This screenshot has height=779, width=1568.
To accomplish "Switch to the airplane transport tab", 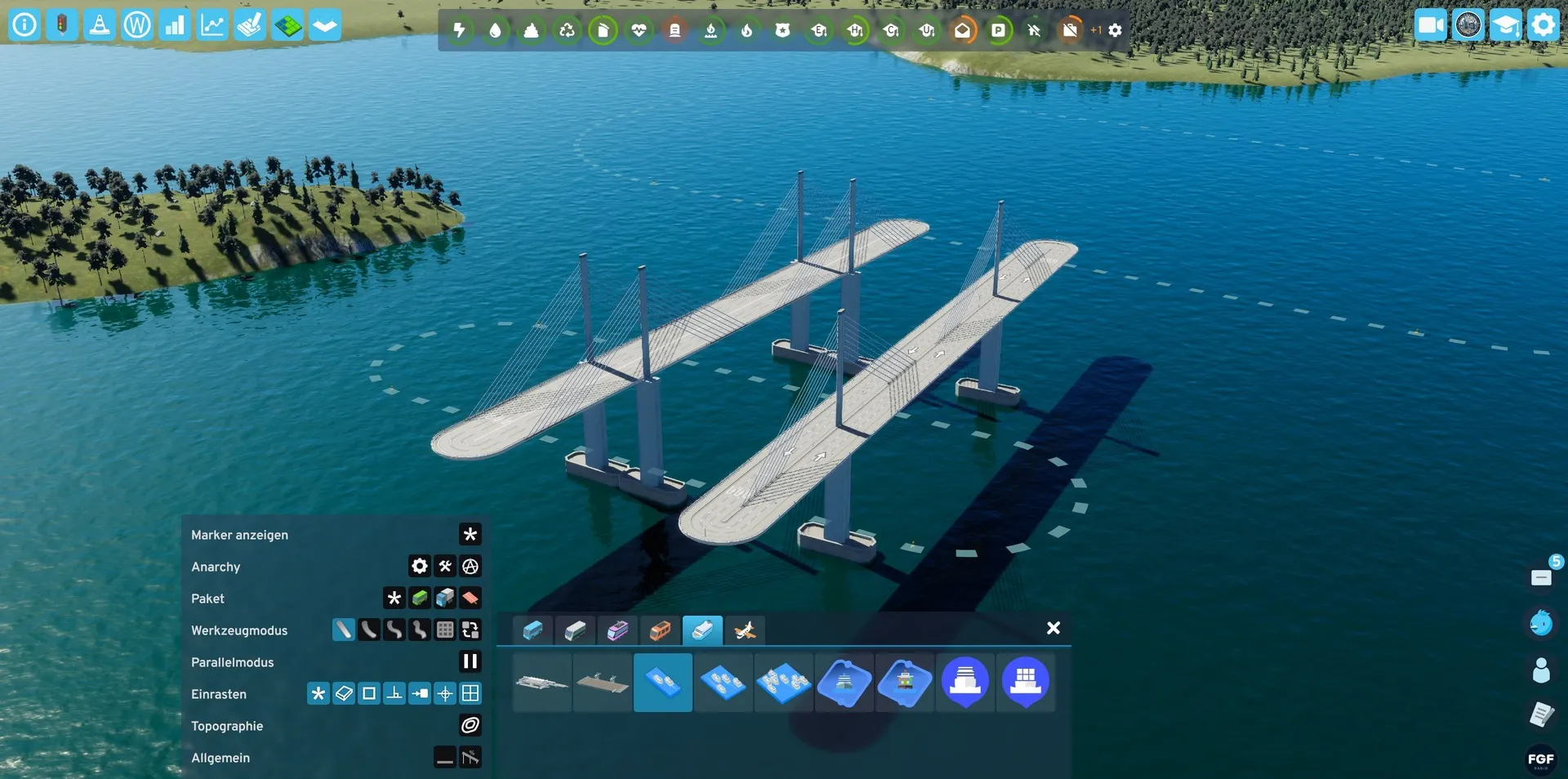I will click(745, 630).
